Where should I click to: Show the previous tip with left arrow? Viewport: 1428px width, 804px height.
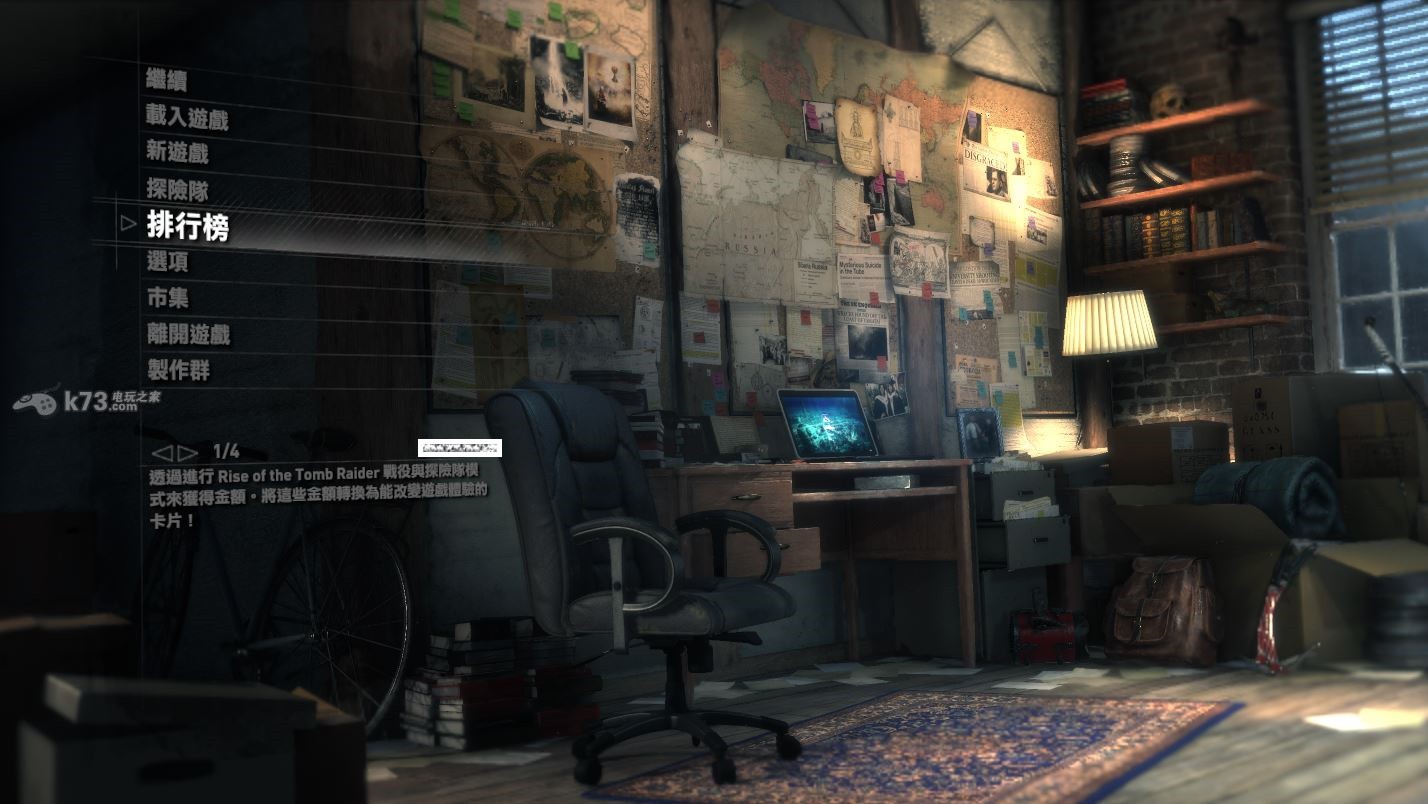[161, 452]
